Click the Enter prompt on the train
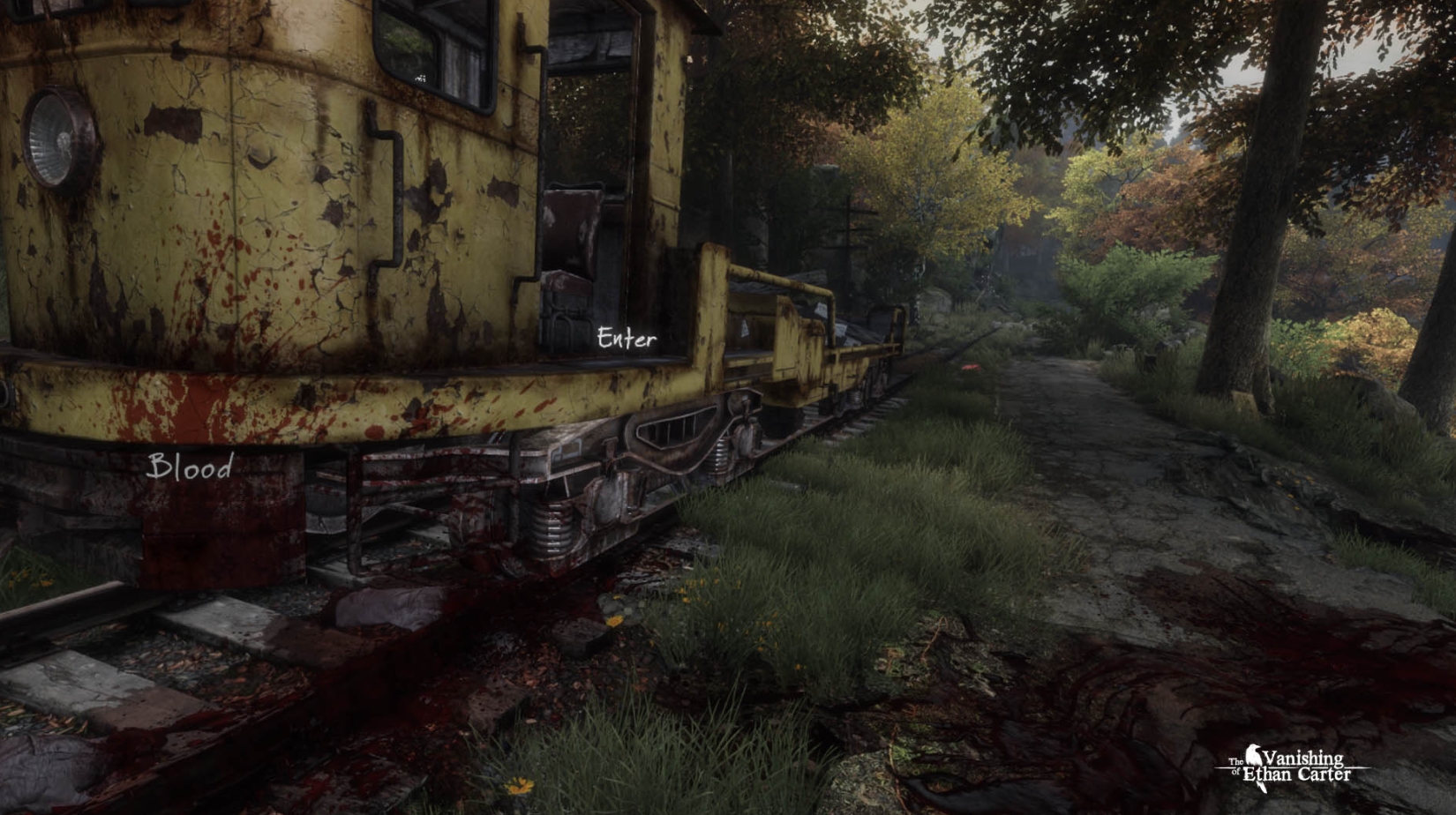 coord(626,337)
